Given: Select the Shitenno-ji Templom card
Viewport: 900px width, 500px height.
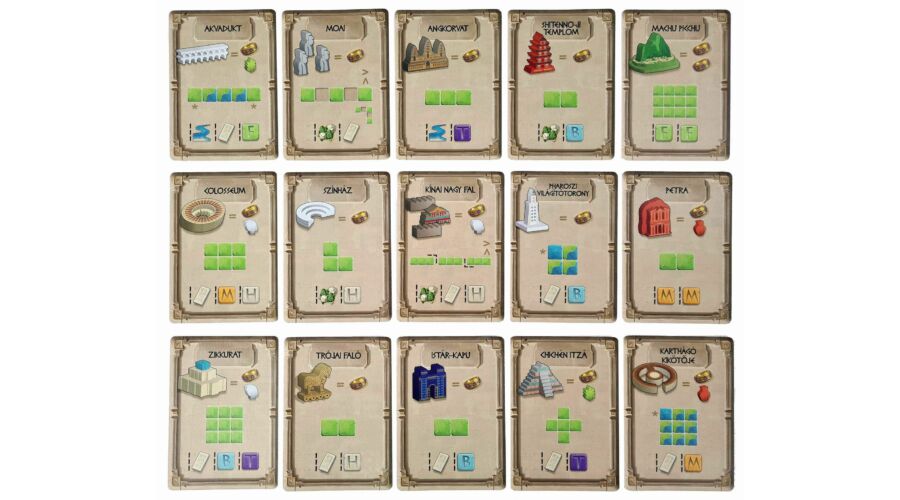Looking at the screenshot, I should (562, 85).
